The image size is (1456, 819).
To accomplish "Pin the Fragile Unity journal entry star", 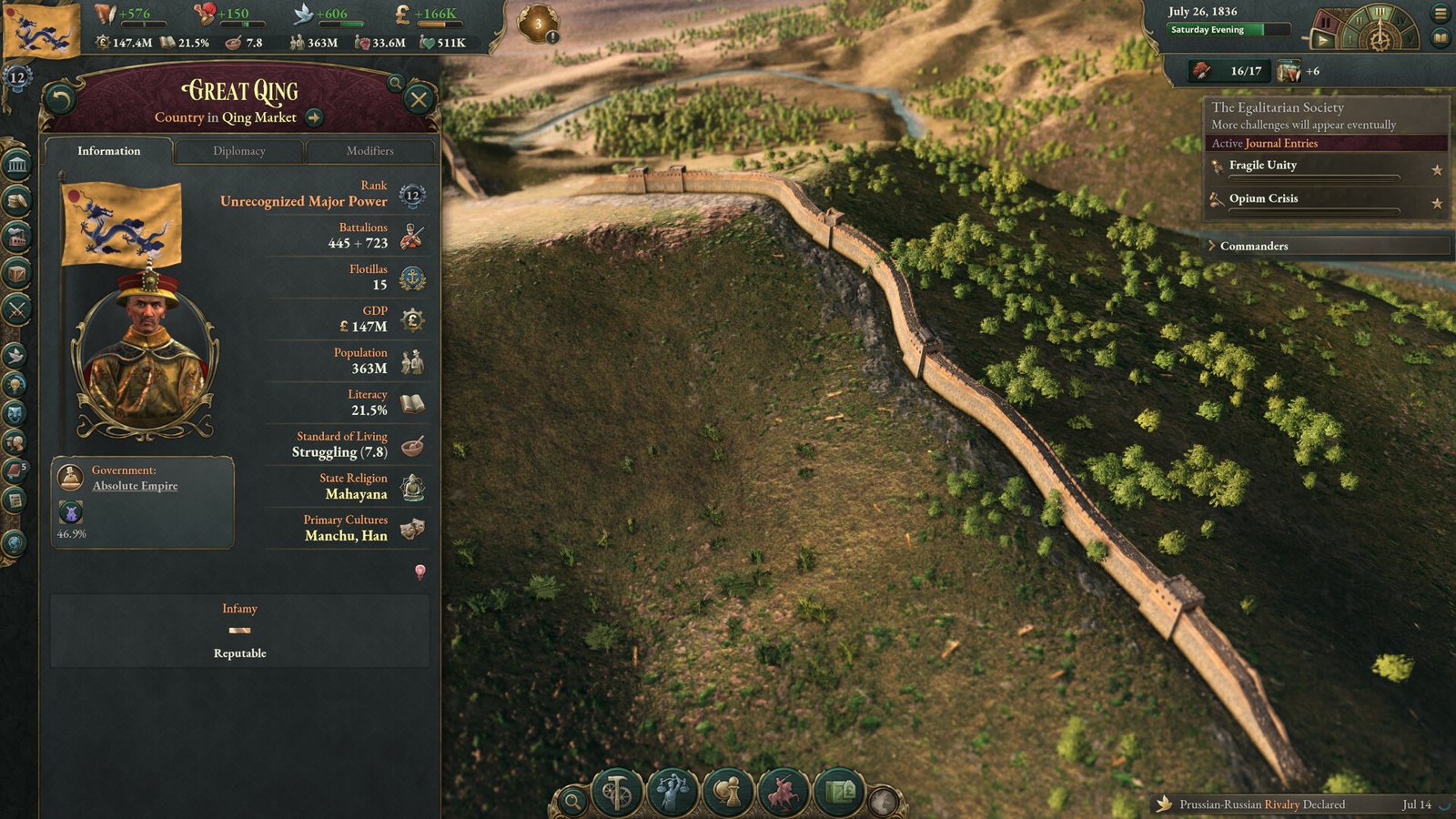I will tap(1436, 167).
